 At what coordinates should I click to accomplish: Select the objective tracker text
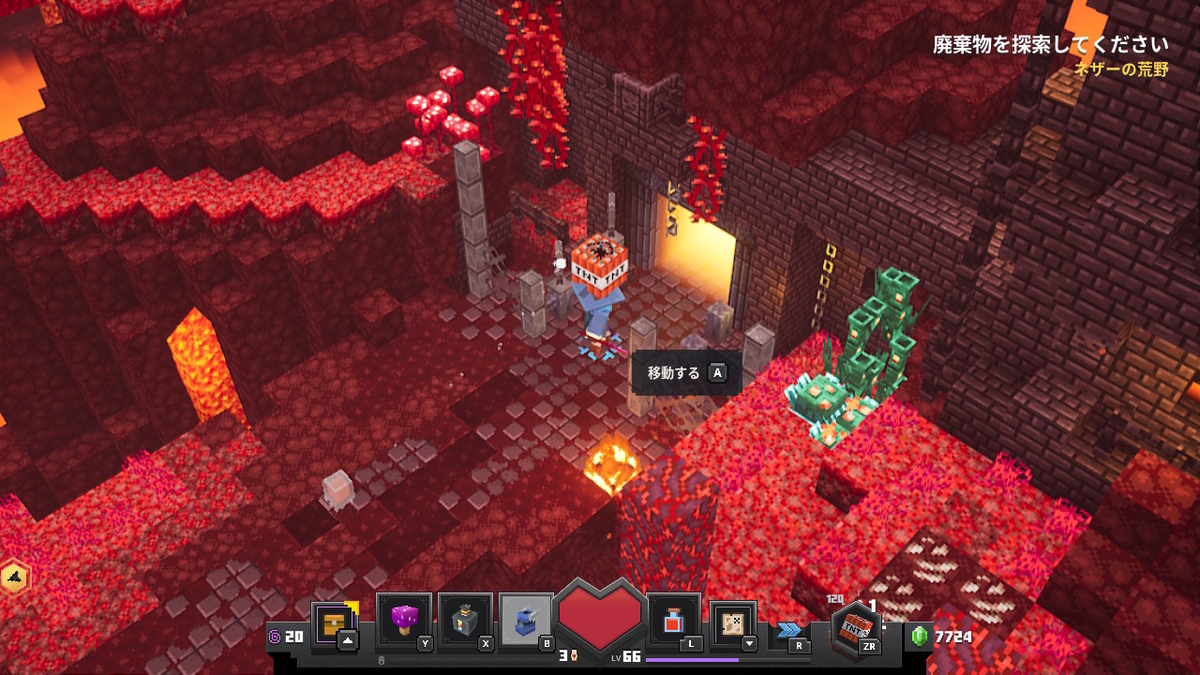click(x=1050, y=45)
